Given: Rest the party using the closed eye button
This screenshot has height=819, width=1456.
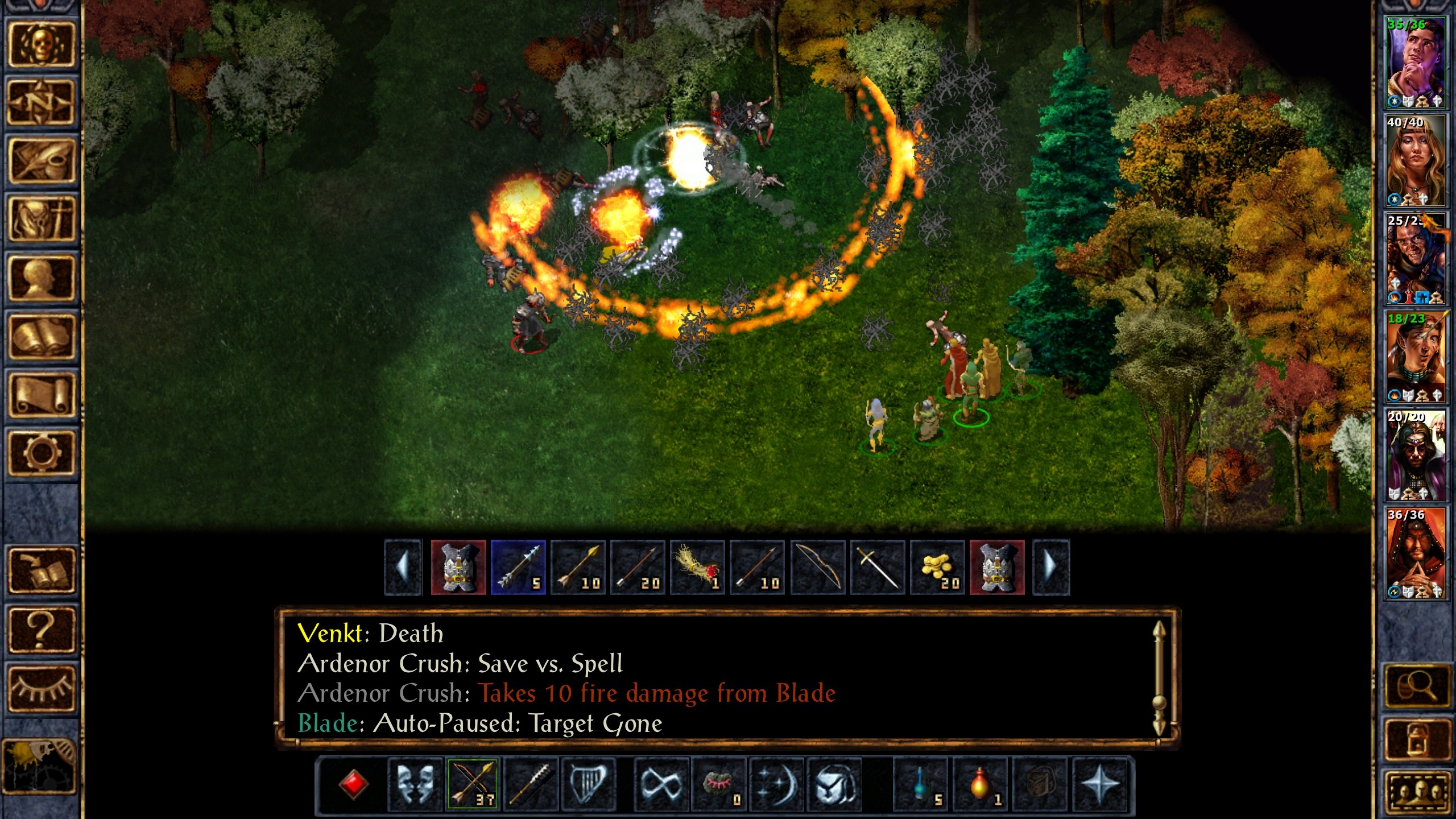Looking at the screenshot, I should 41,688.
